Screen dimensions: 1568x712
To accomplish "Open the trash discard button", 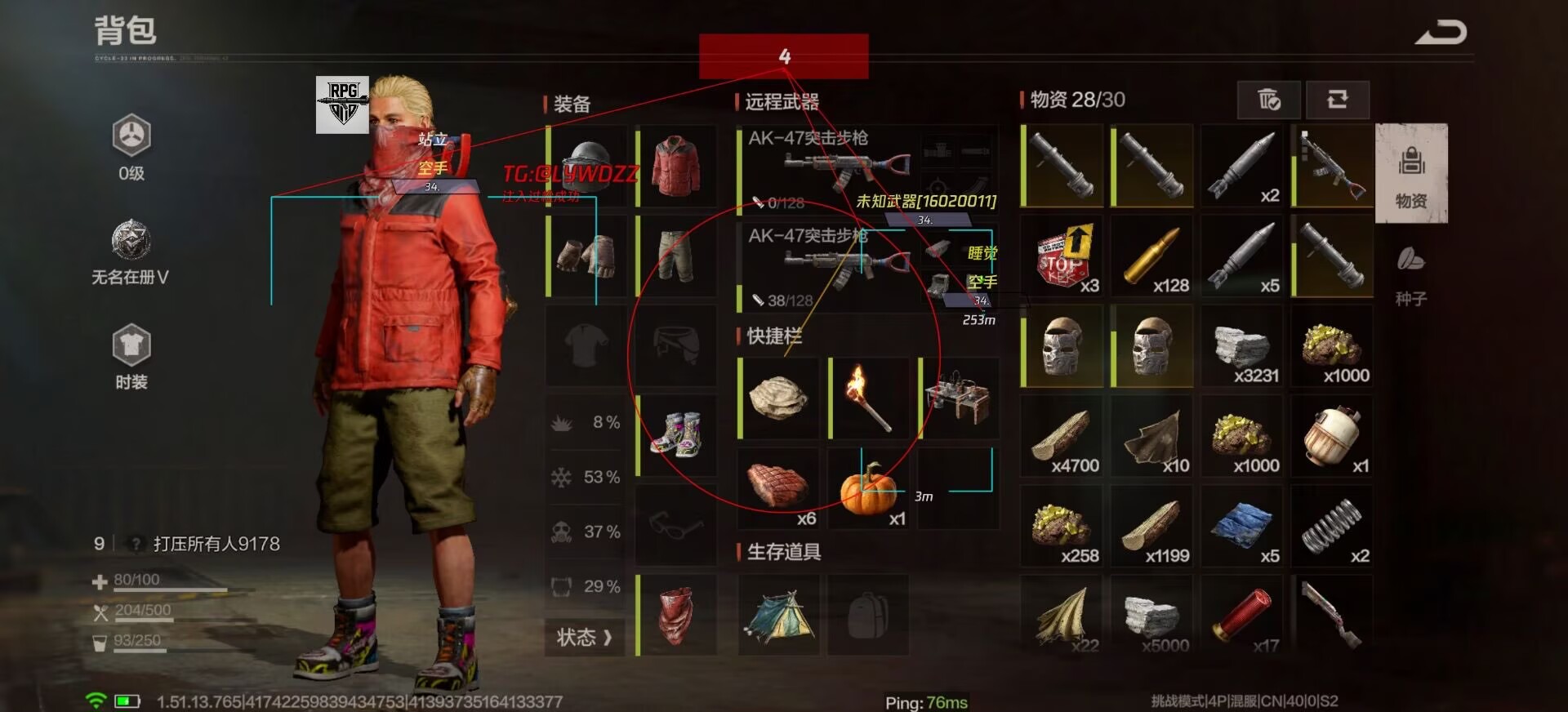I will [x=1269, y=100].
